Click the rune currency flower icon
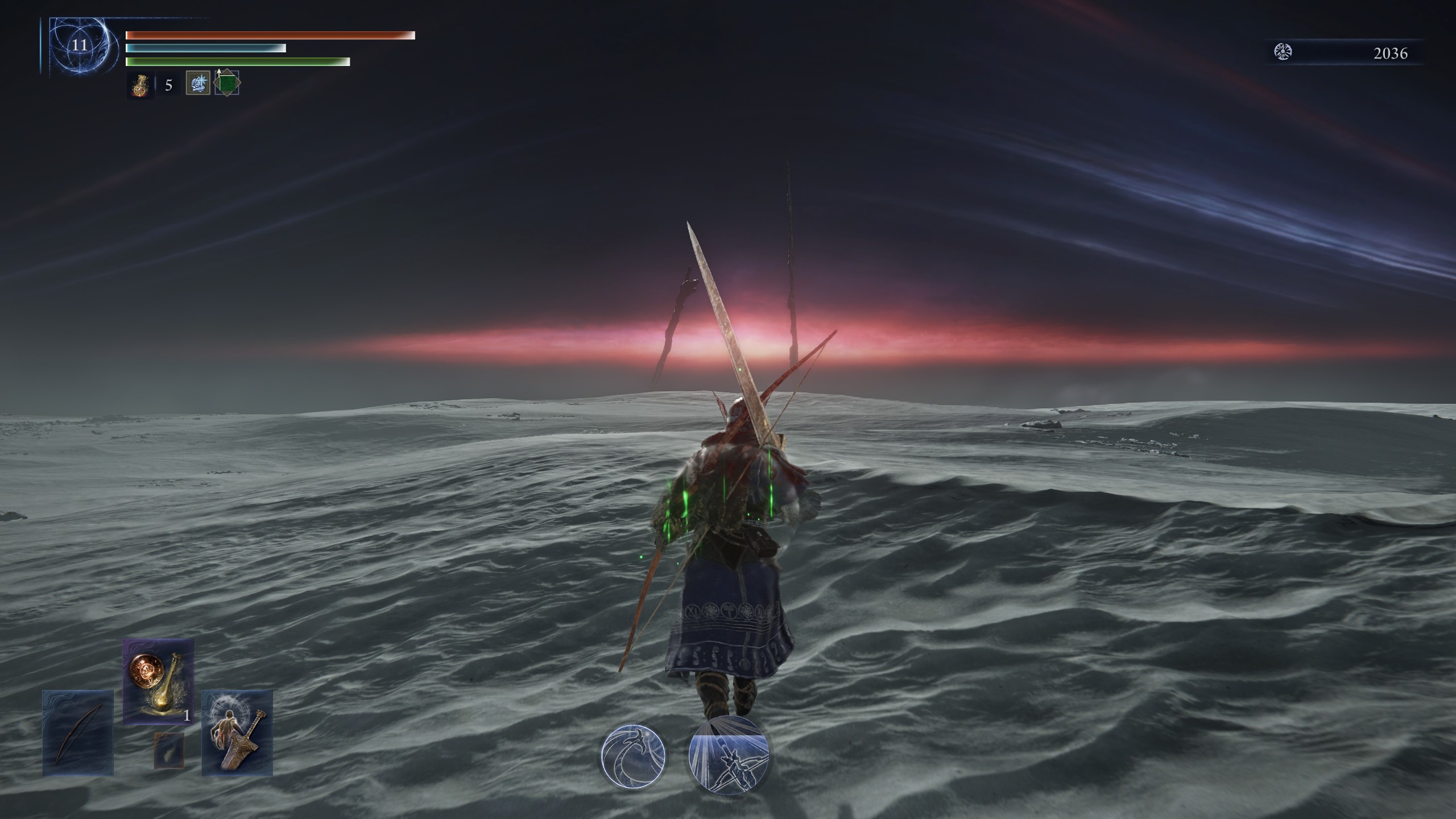The height and width of the screenshot is (819, 1456). tap(1283, 53)
